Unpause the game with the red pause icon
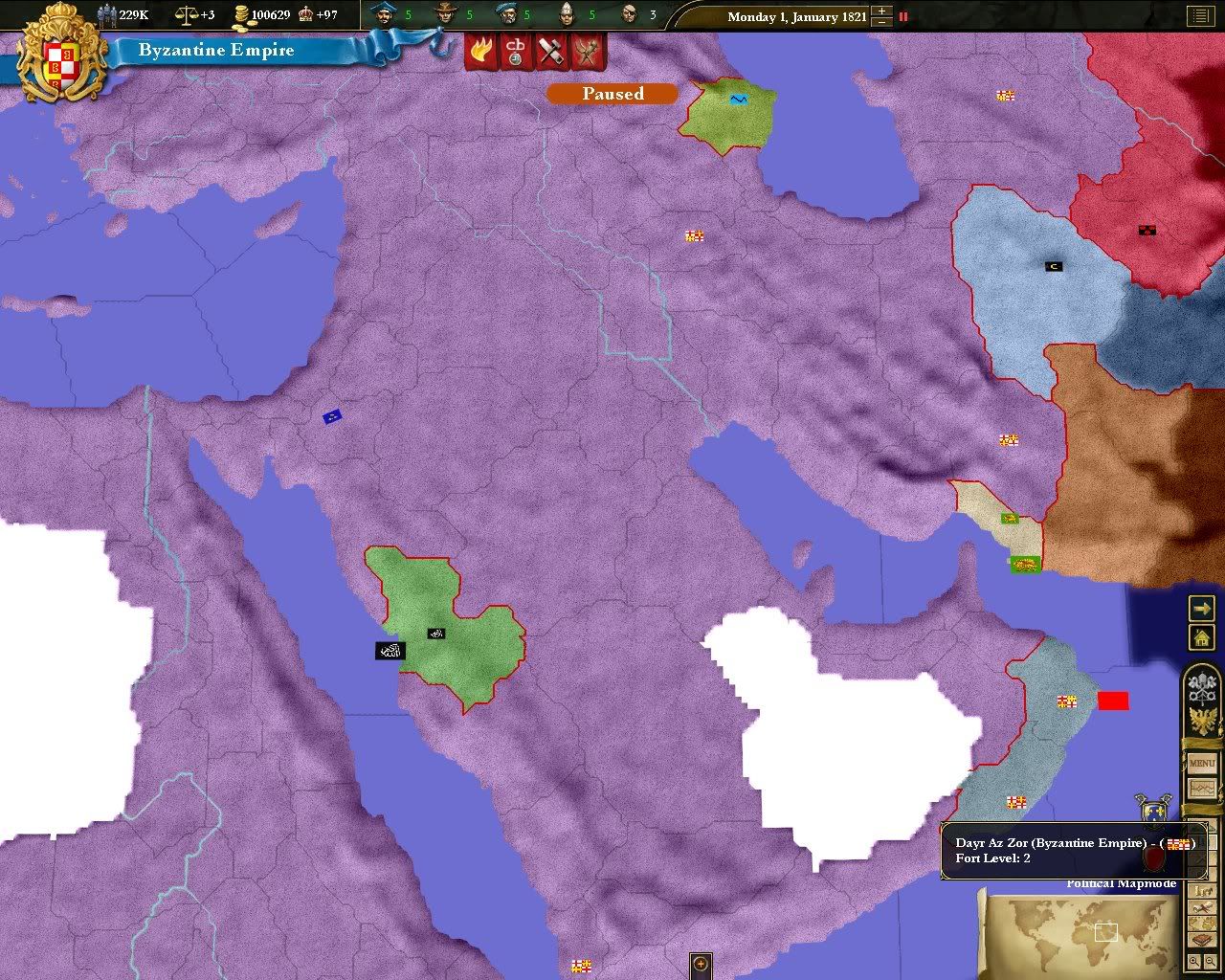Image resolution: width=1225 pixels, height=980 pixels. 902,16
